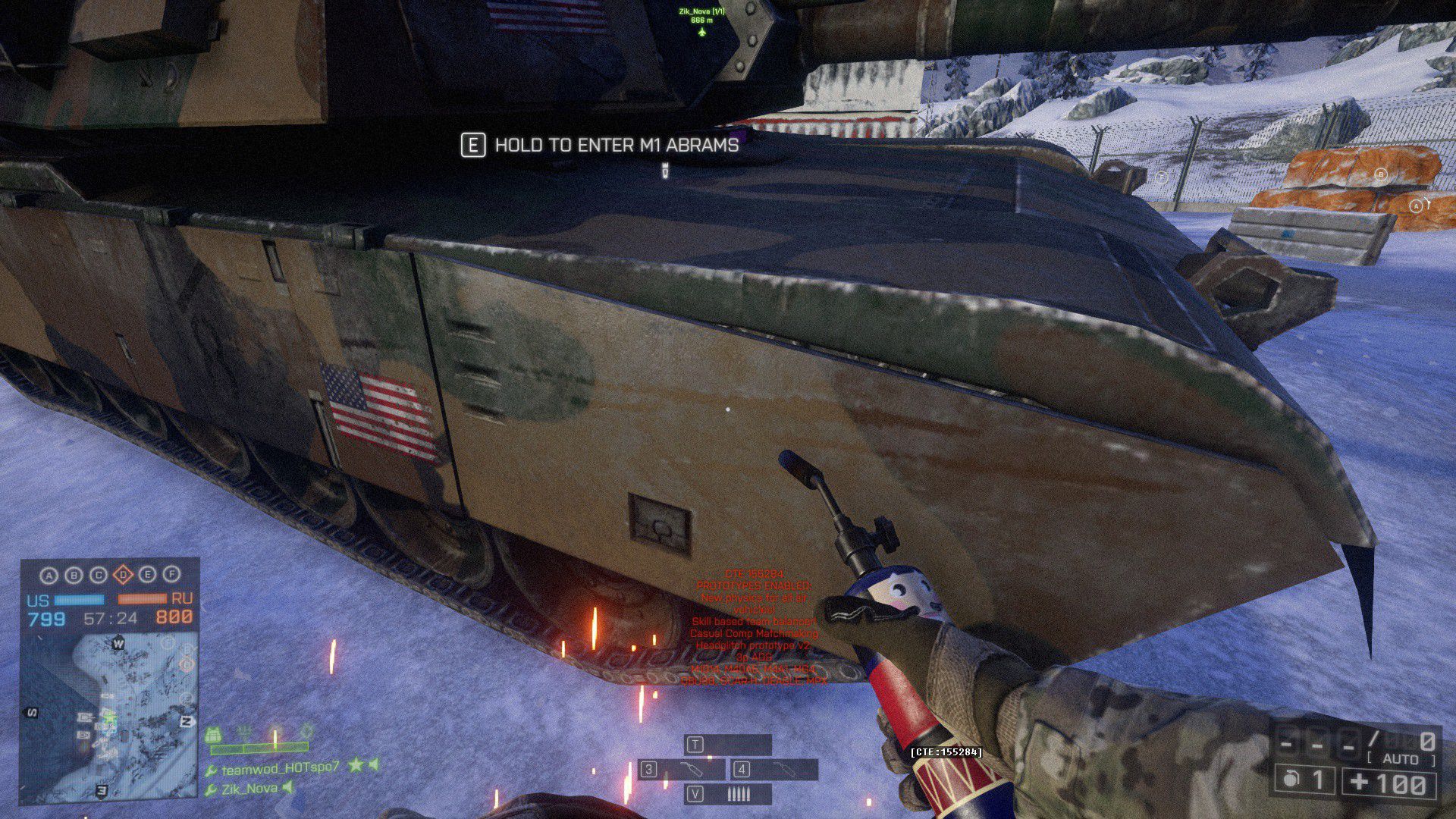Select squad member Zik_Nova in squad list
The height and width of the screenshot is (819, 1456).
click(x=249, y=789)
